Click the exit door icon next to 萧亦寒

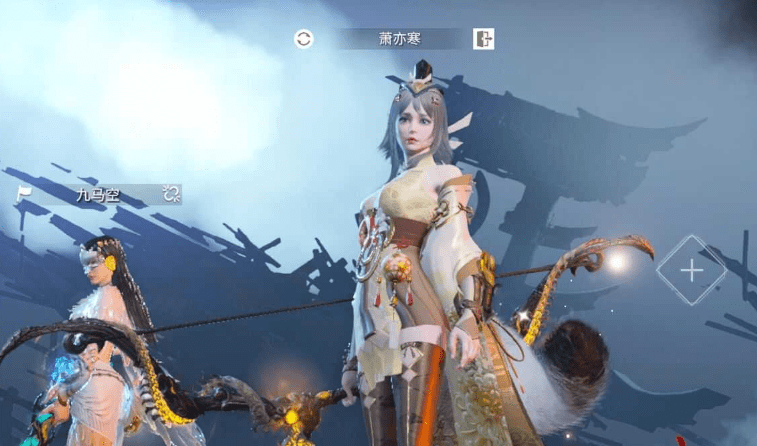pyautogui.click(x=484, y=39)
